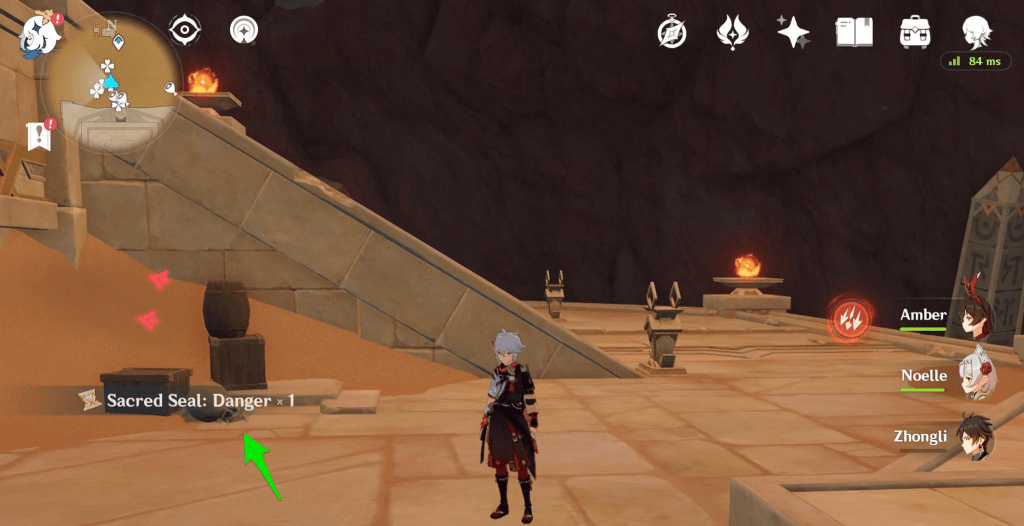This screenshot has height=526, width=1024.
Task: Open the backpack inventory
Action: (x=915, y=32)
